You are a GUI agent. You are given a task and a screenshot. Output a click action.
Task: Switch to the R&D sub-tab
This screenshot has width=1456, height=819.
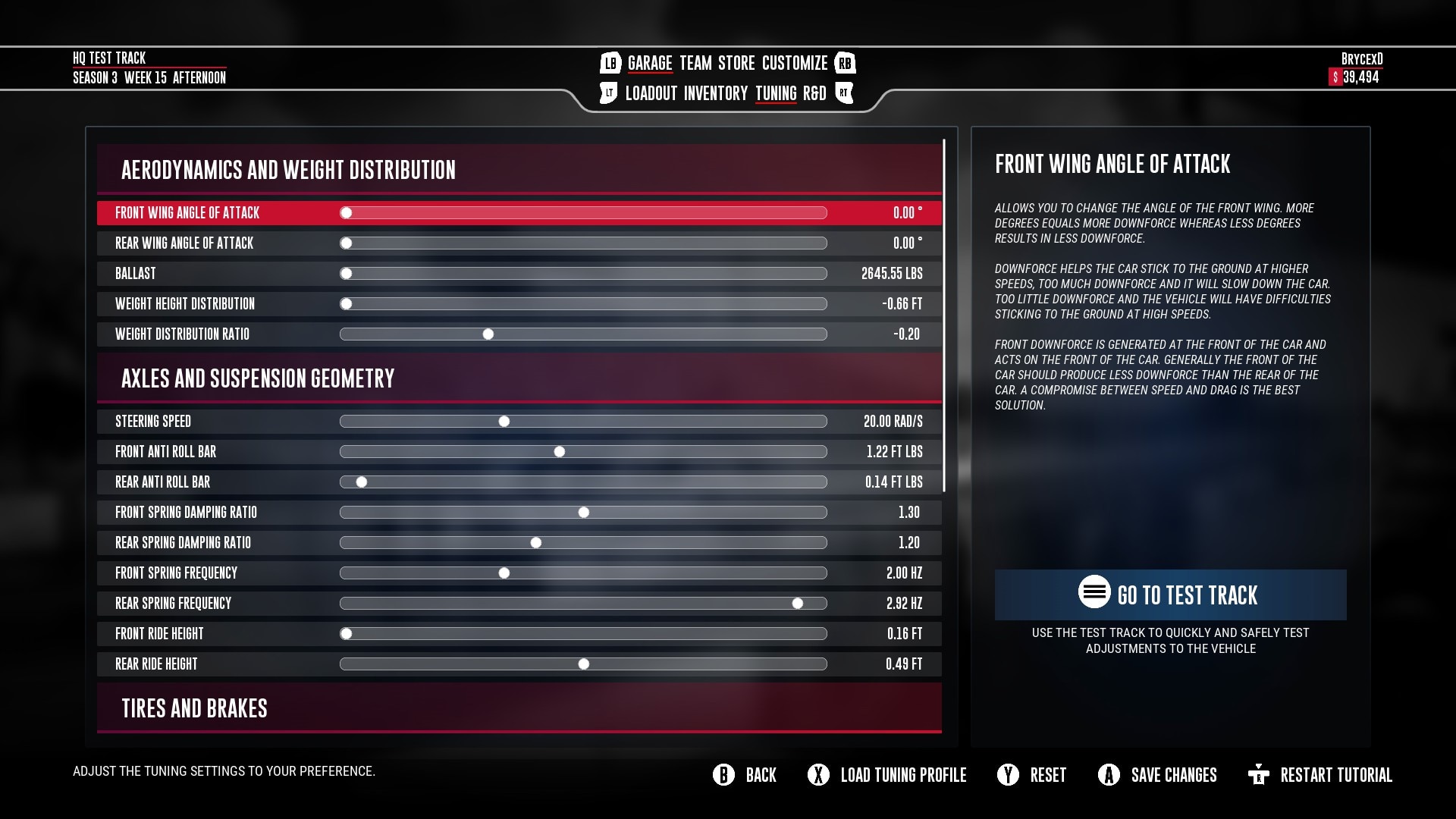(814, 93)
